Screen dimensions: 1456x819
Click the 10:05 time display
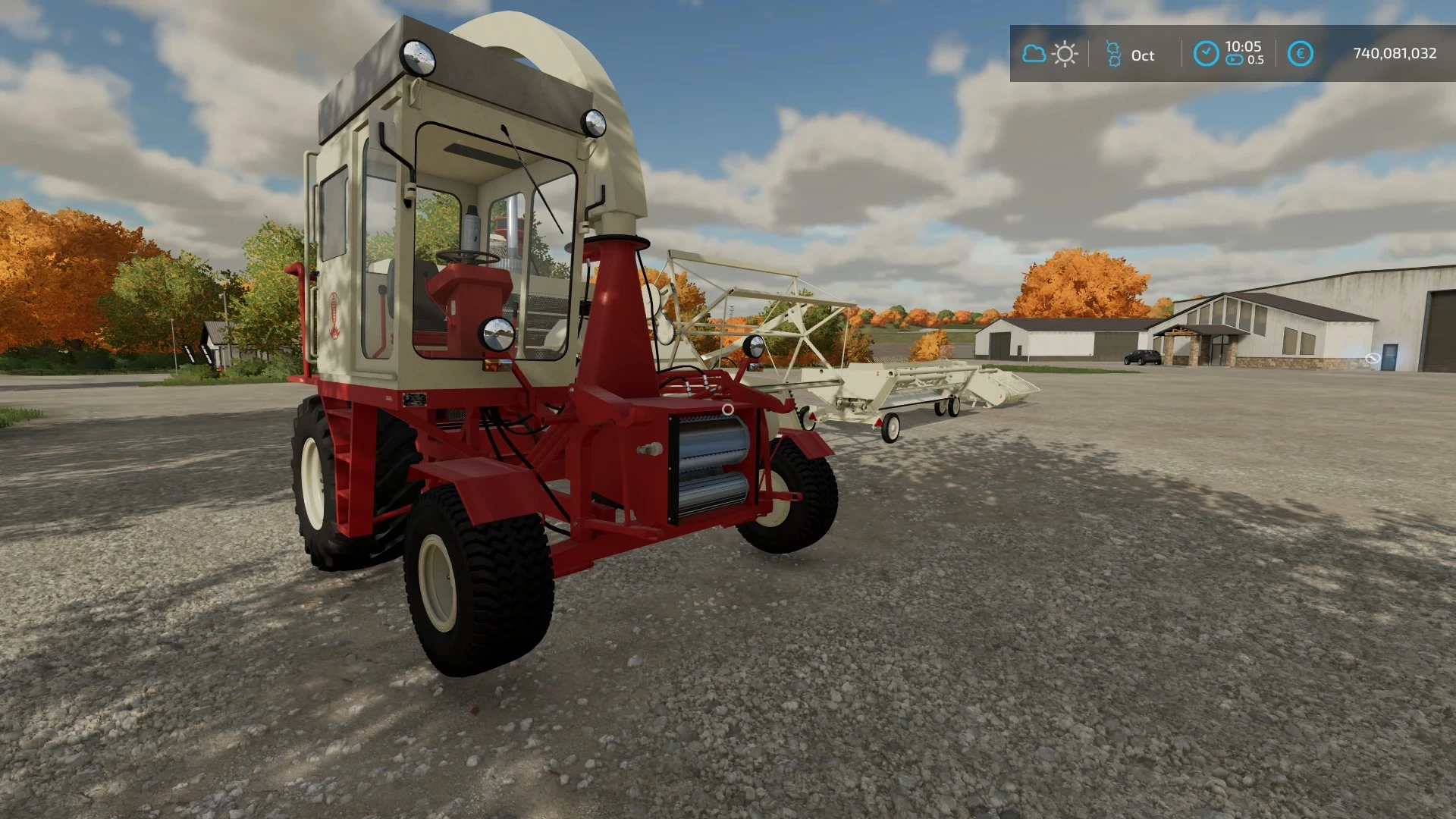coord(1243,46)
